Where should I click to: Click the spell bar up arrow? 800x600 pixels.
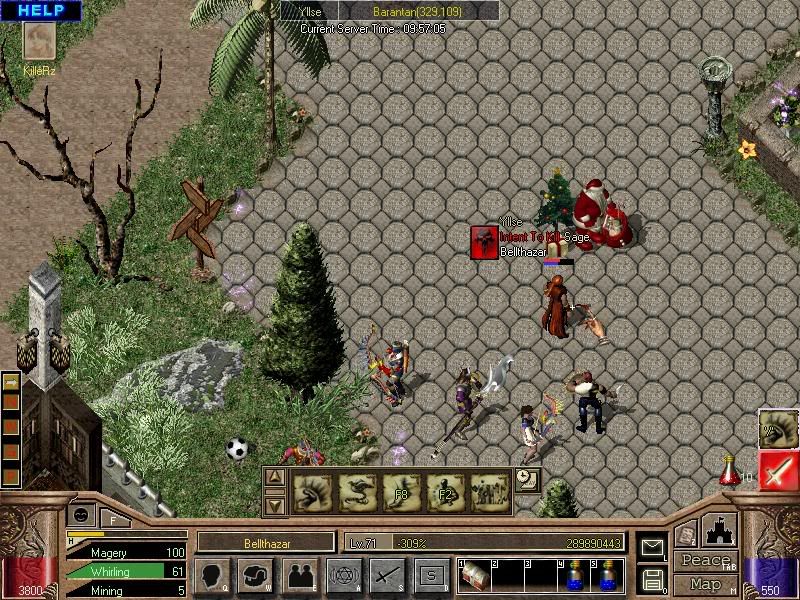tap(276, 478)
